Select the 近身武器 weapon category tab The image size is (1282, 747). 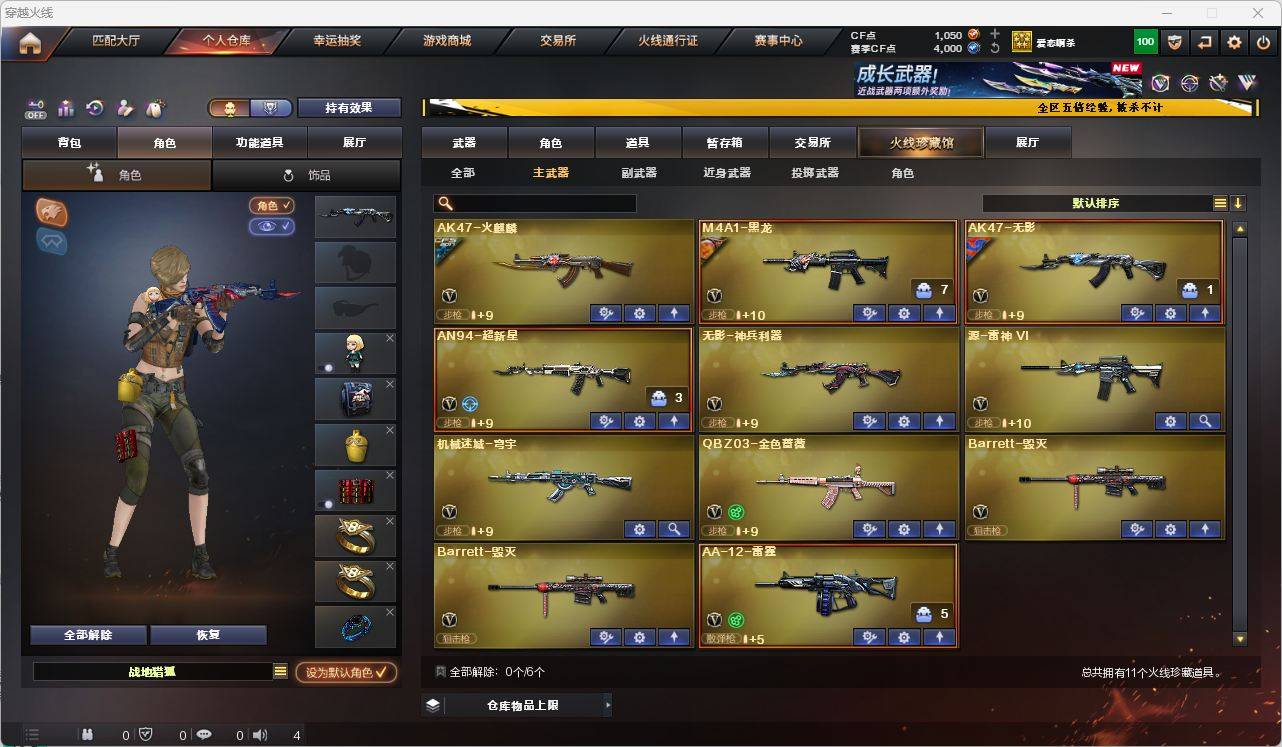[729, 173]
